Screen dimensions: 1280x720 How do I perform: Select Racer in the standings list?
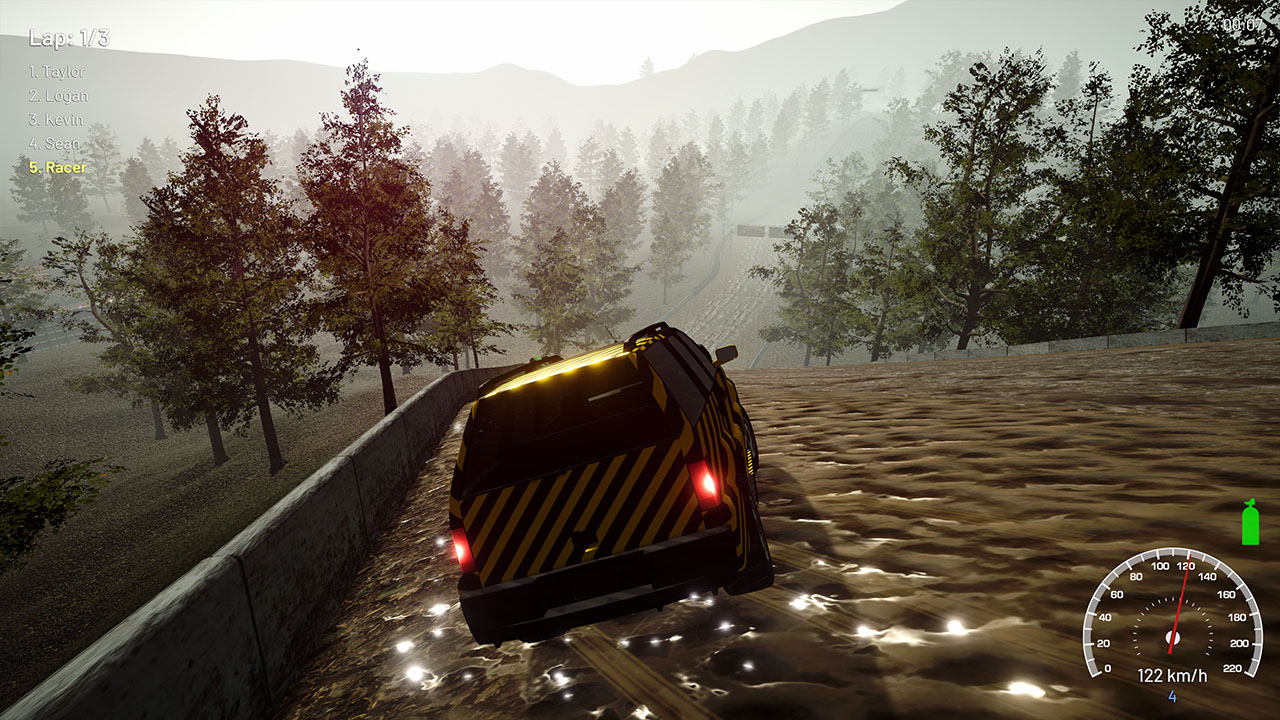pos(57,170)
